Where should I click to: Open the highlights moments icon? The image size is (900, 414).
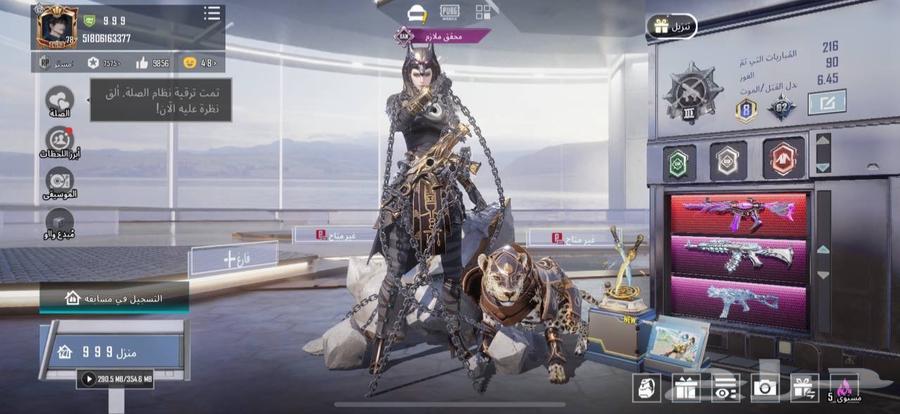pyautogui.click(x=59, y=141)
